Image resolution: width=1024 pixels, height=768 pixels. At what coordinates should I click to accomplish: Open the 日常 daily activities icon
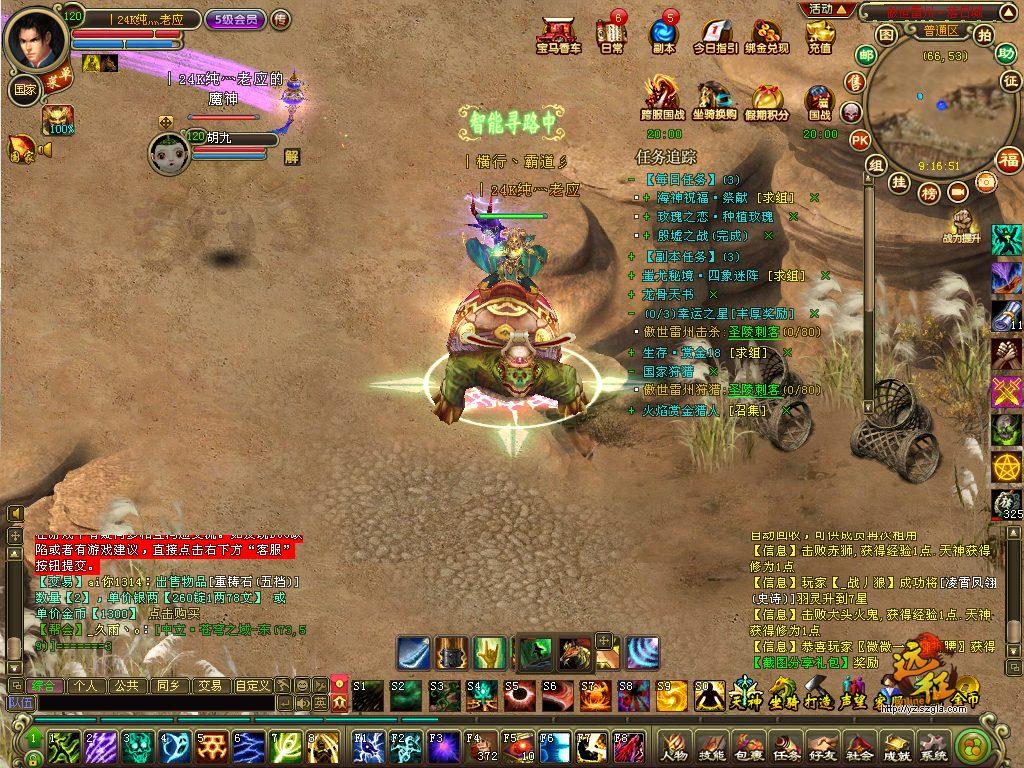[611, 35]
